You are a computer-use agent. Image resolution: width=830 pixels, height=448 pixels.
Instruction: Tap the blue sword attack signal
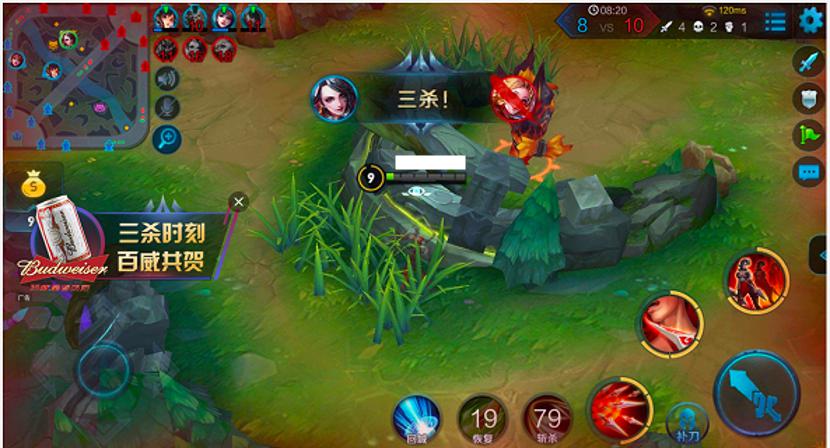click(x=808, y=62)
